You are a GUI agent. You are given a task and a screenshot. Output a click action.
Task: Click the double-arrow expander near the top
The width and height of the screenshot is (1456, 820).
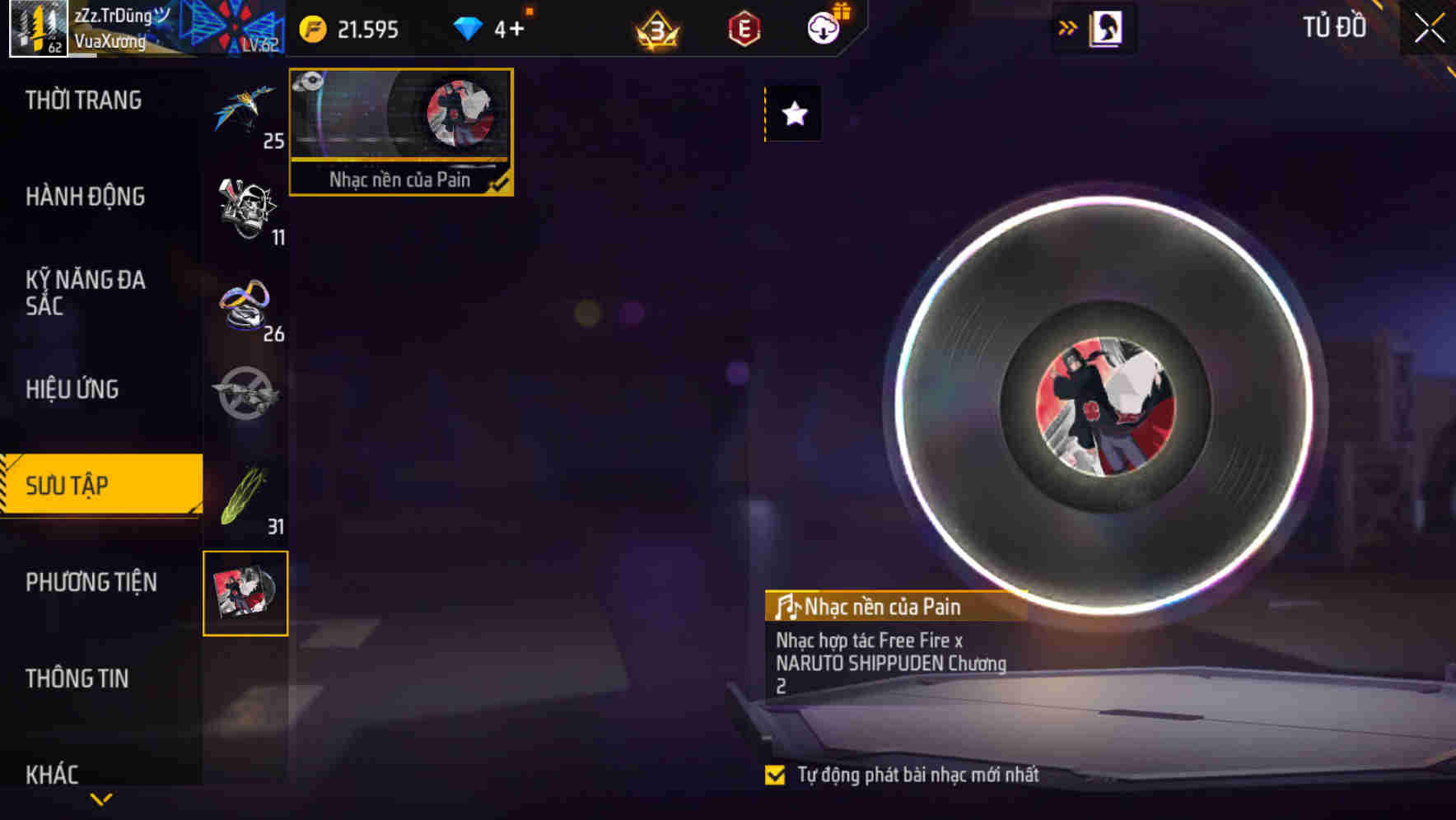[x=1068, y=26]
